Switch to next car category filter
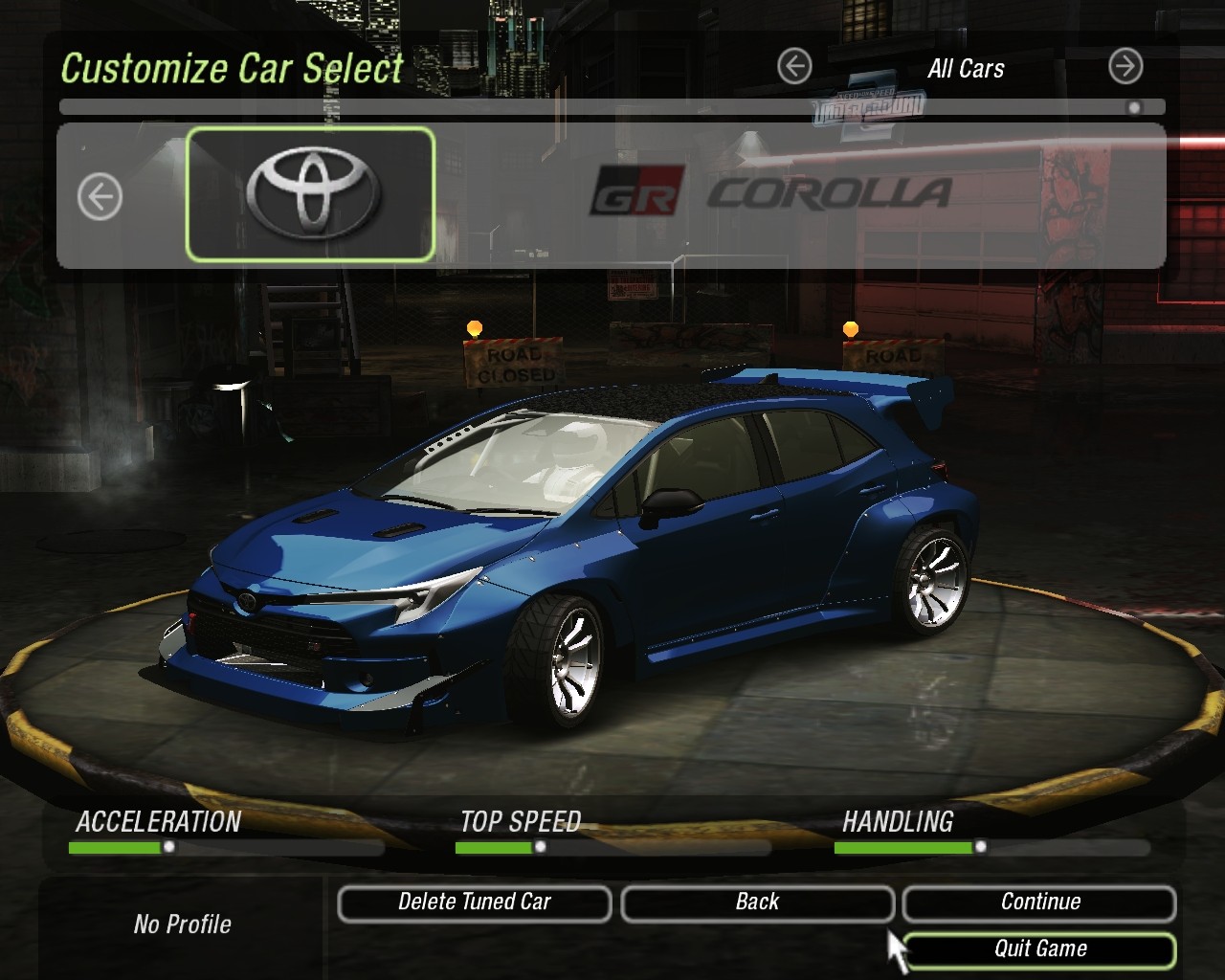 click(x=1125, y=67)
